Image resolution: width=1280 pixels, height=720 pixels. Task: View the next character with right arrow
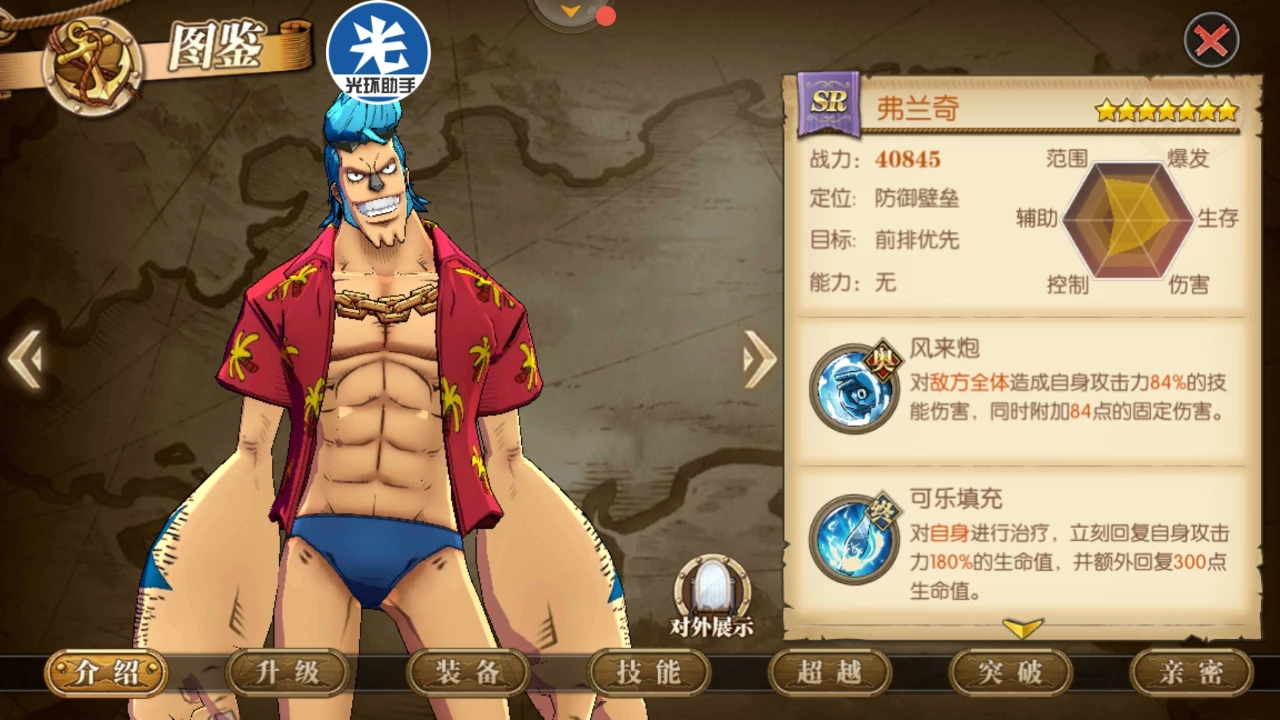pos(759,359)
